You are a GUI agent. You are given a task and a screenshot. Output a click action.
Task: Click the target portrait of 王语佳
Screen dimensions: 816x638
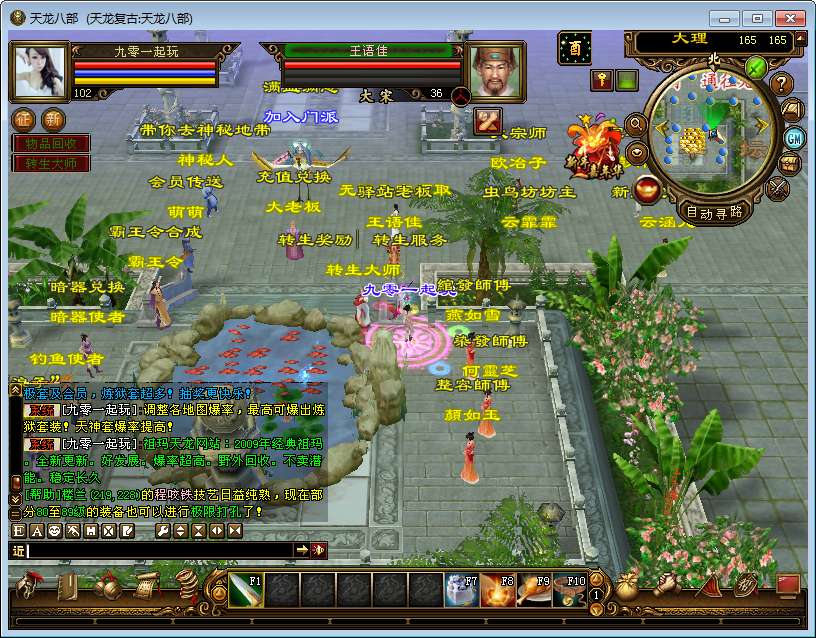tap(498, 70)
